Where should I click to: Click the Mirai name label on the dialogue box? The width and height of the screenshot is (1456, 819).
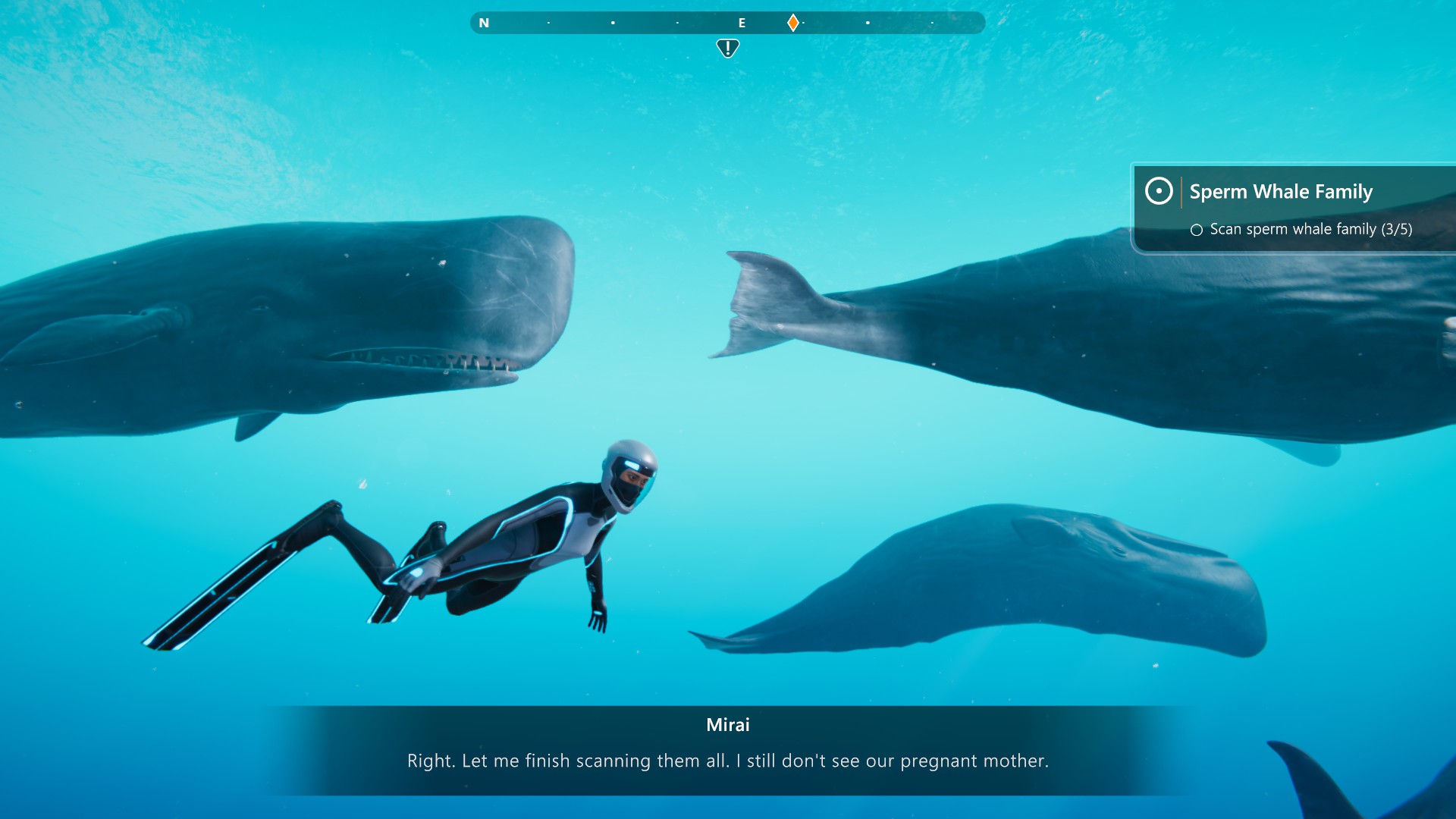pos(727,725)
